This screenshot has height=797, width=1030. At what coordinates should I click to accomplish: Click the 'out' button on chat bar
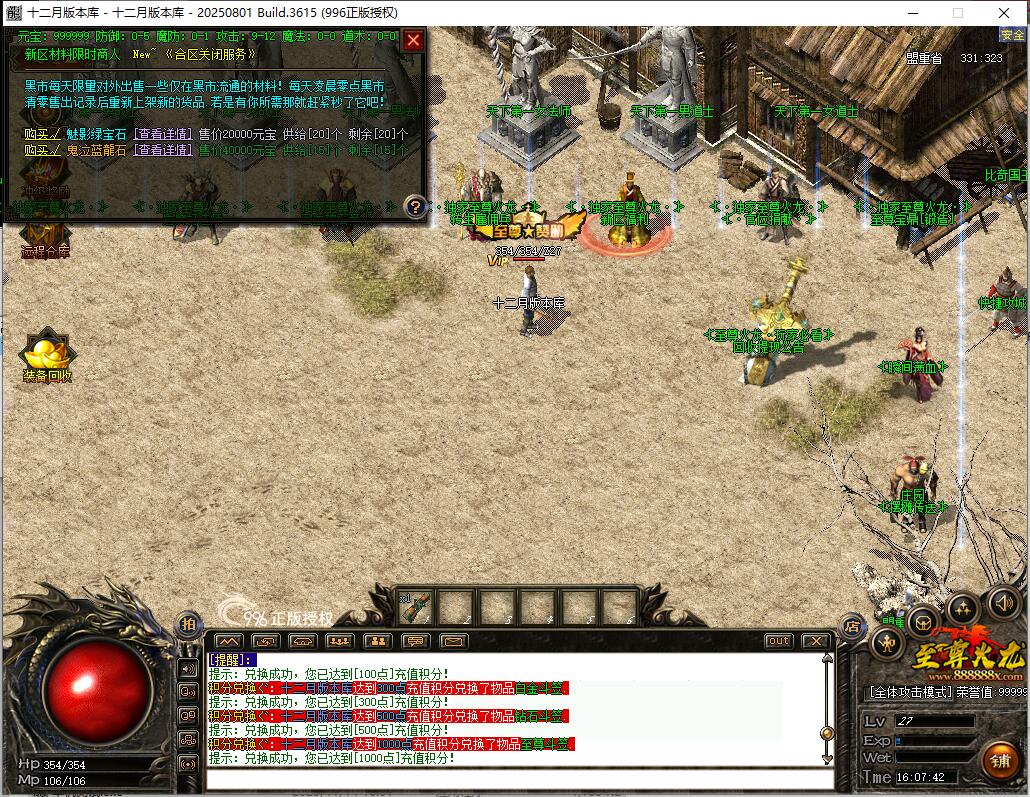(778, 641)
